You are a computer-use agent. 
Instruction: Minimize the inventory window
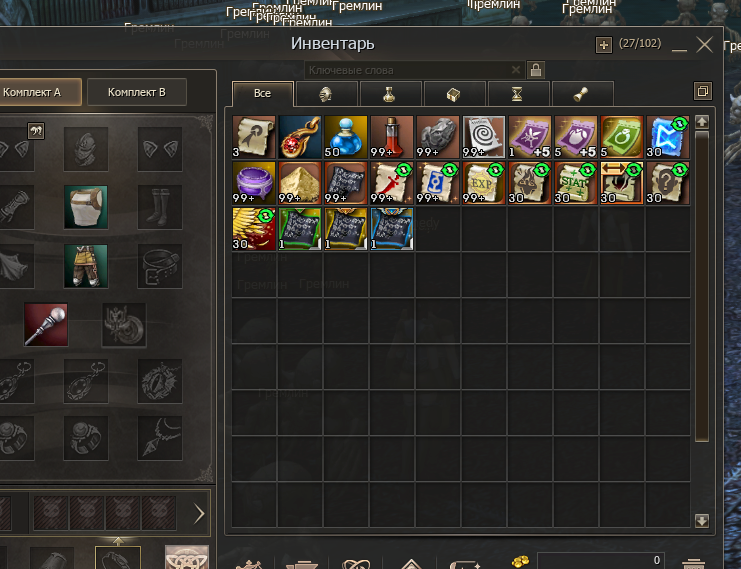click(x=680, y=46)
